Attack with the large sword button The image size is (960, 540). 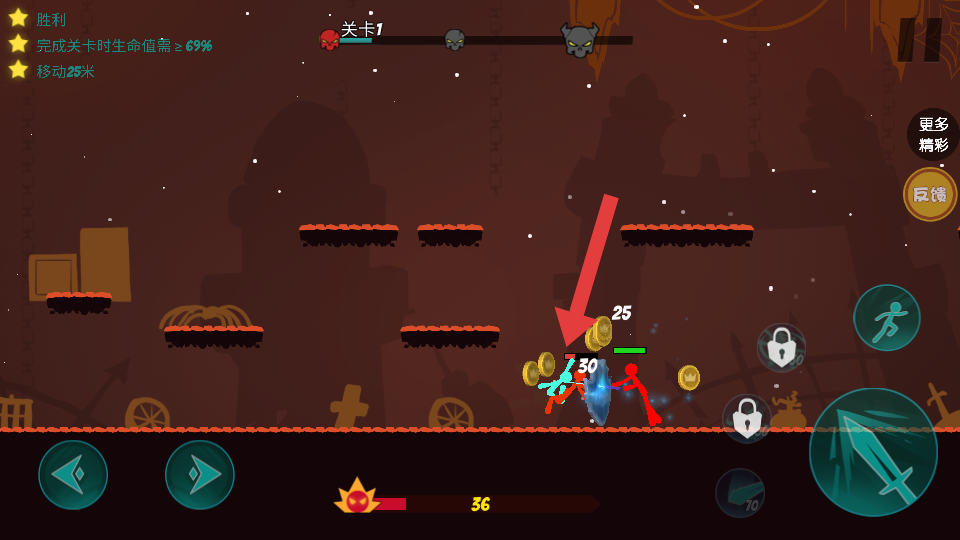(873, 452)
